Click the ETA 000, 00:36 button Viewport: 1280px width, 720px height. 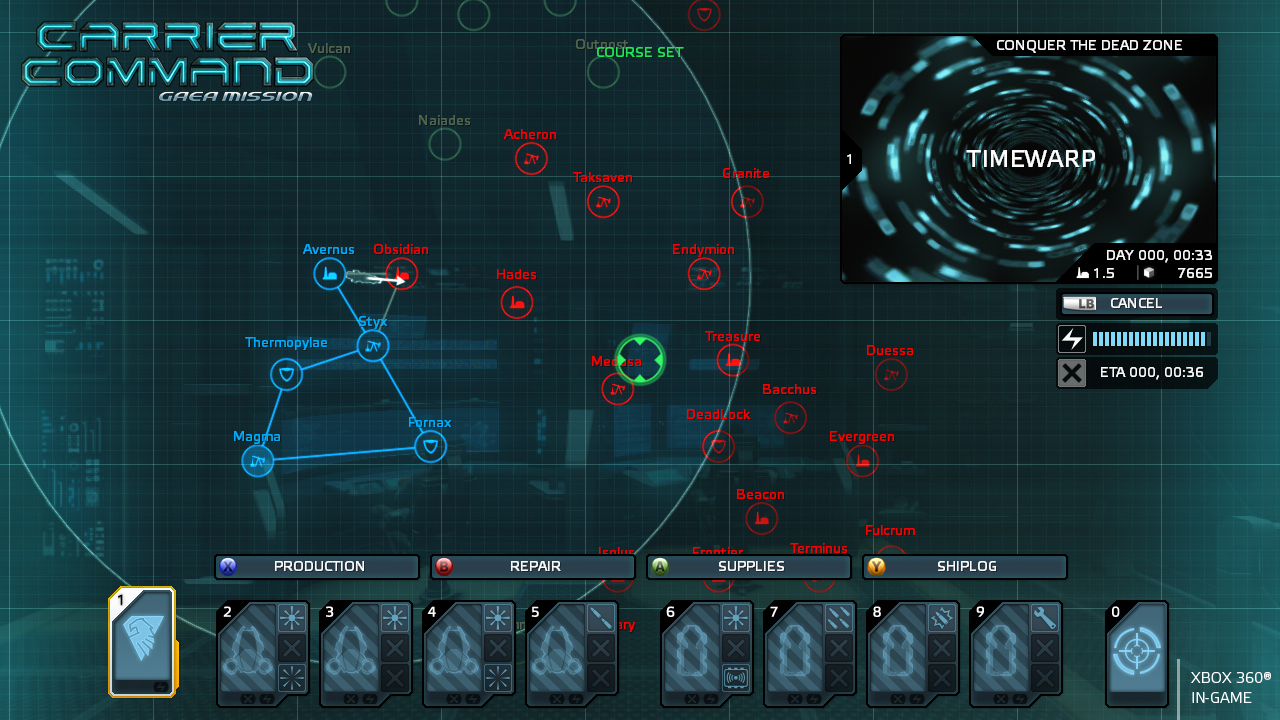(x=1137, y=372)
